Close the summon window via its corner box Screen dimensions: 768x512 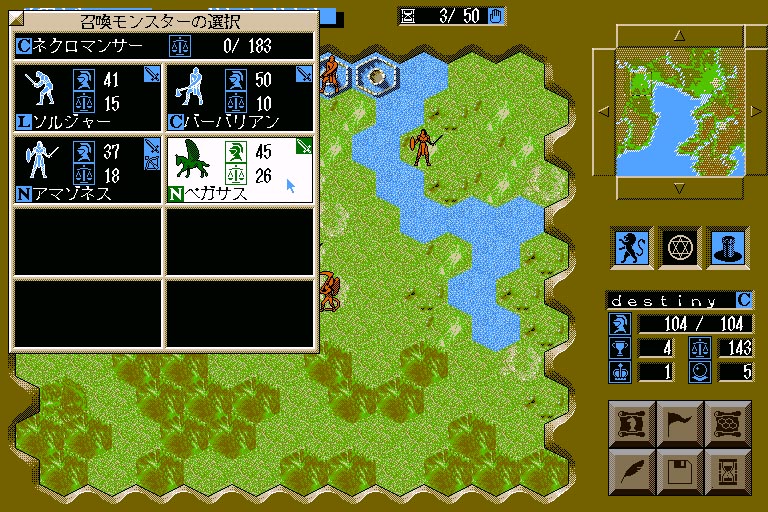pyautogui.click(x=16, y=19)
